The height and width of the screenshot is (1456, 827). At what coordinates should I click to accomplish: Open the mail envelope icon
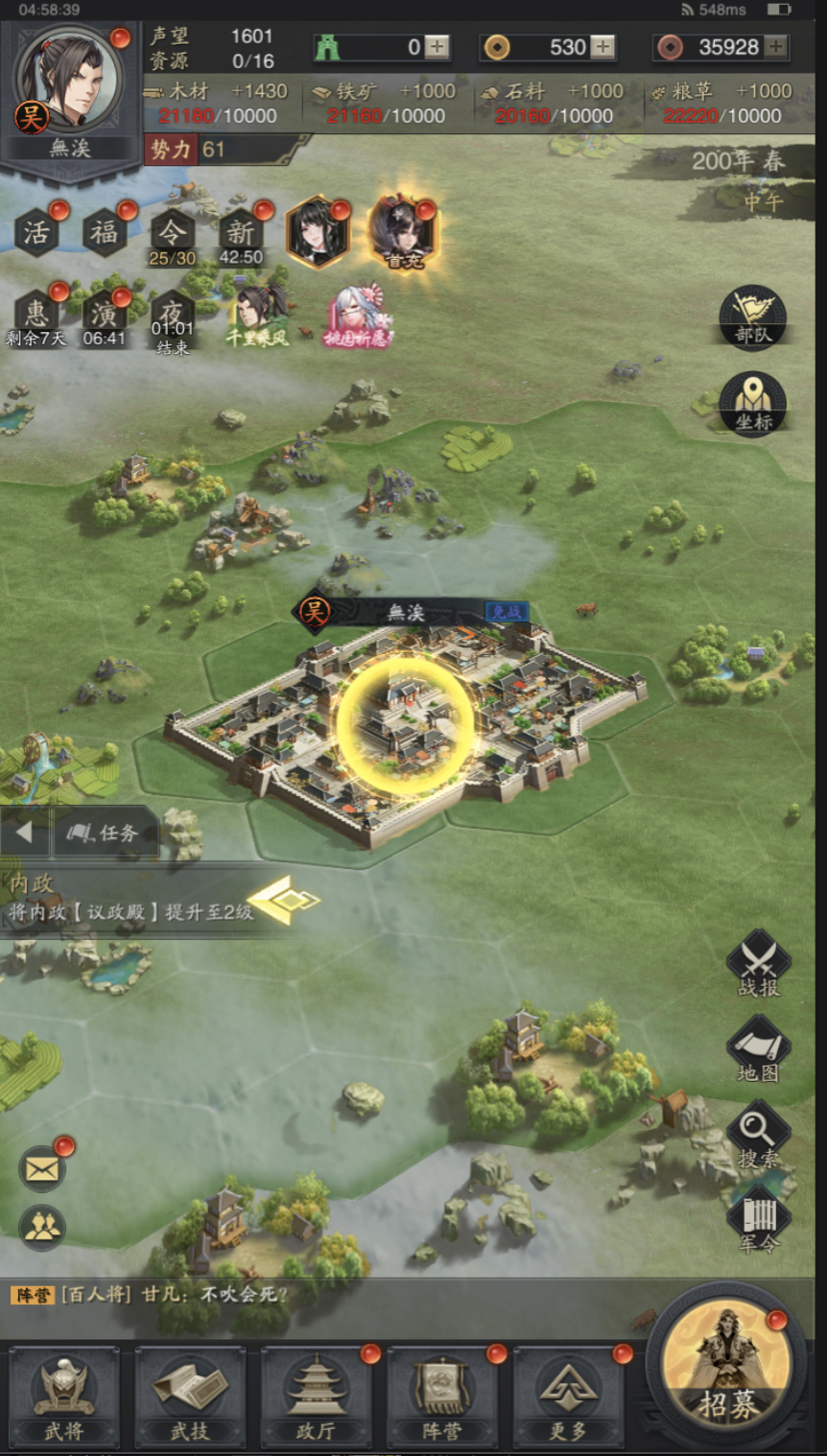(43, 1169)
